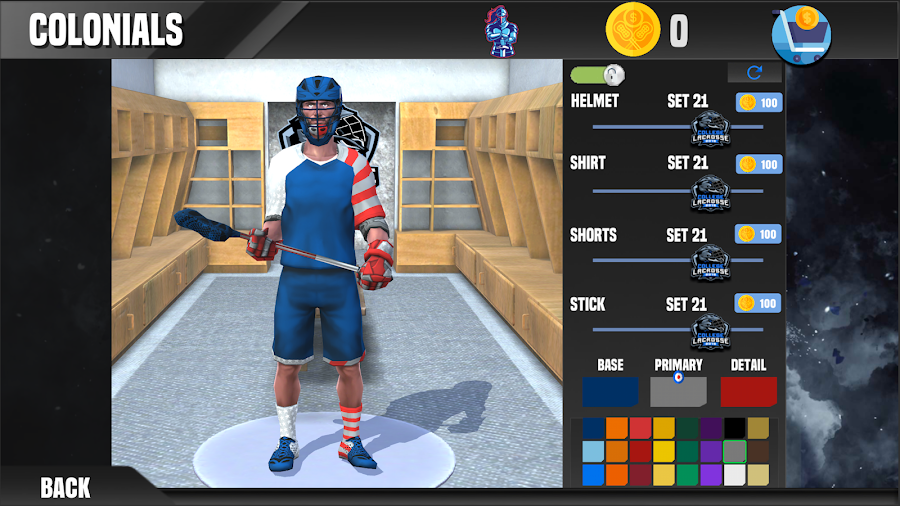The image size is (900, 506).
Task: Open the shop cart icon
Action: [x=802, y=35]
